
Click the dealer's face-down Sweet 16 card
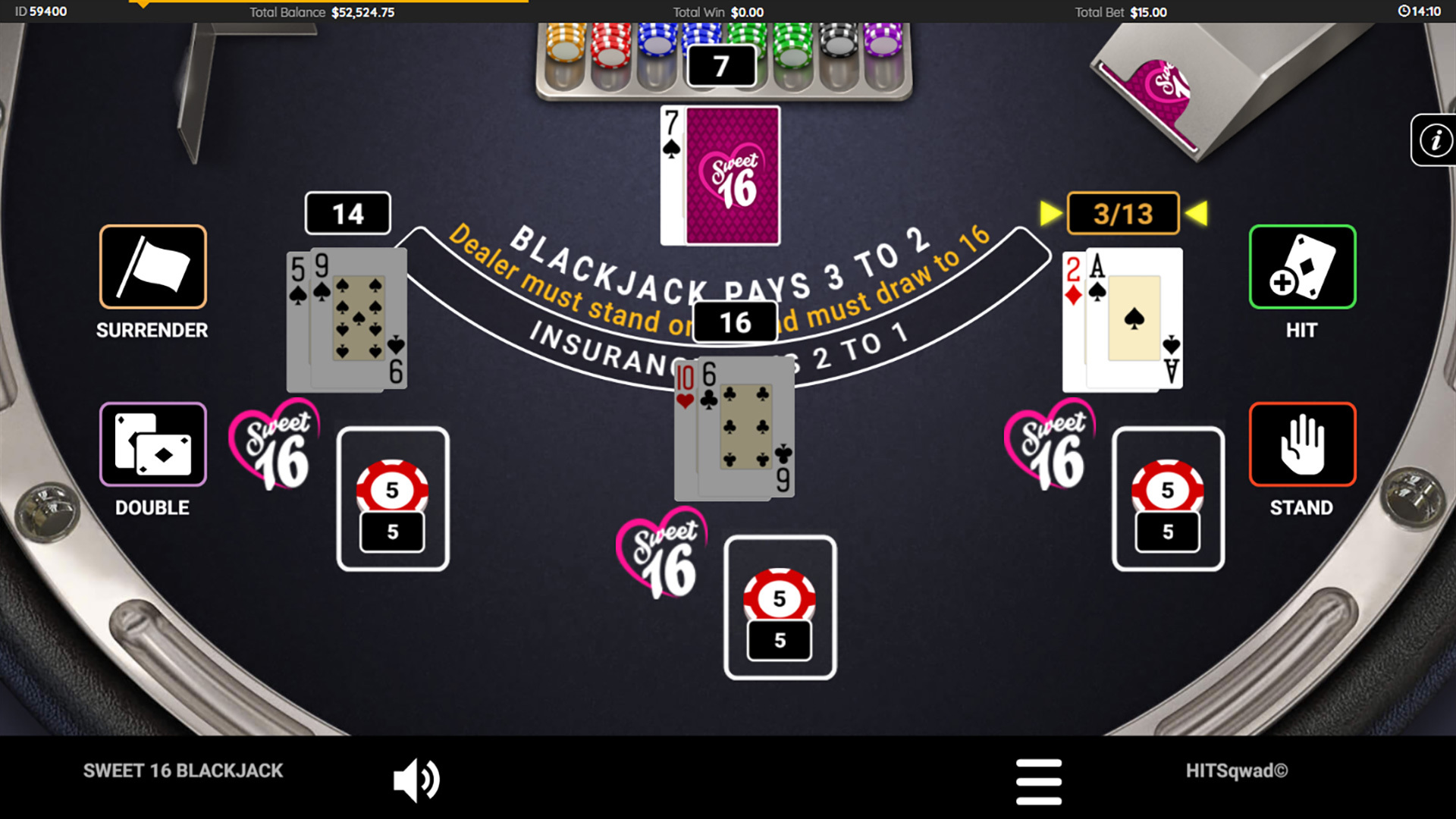(x=730, y=176)
